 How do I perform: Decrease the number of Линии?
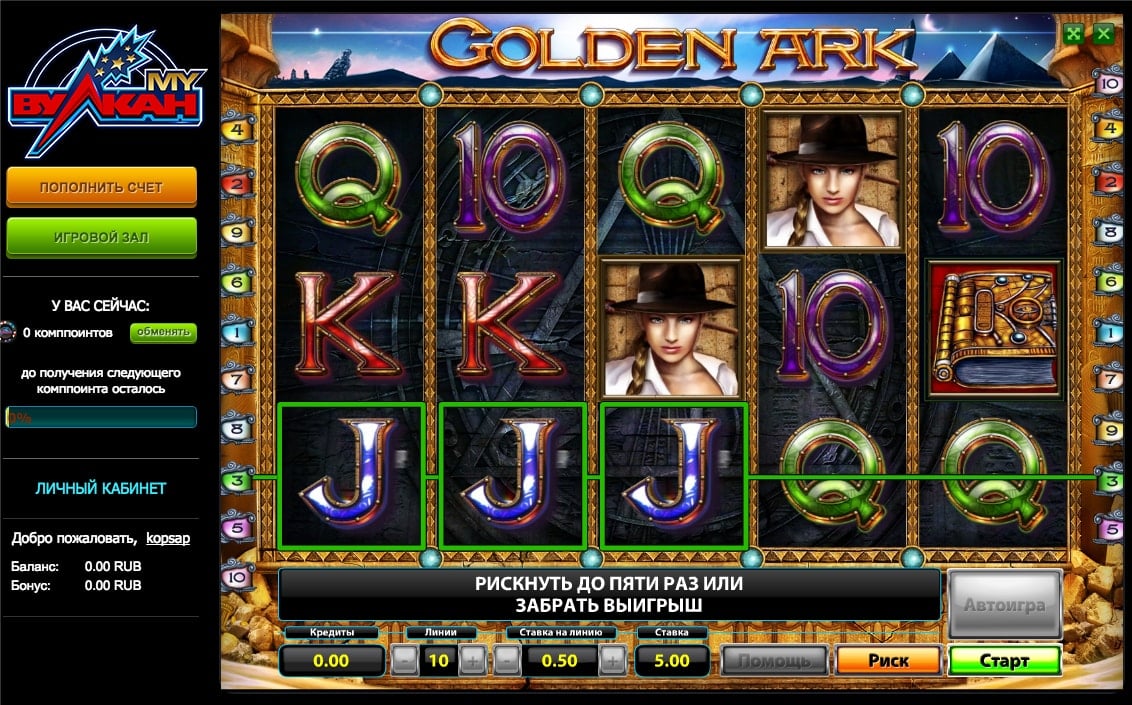click(x=404, y=661)
